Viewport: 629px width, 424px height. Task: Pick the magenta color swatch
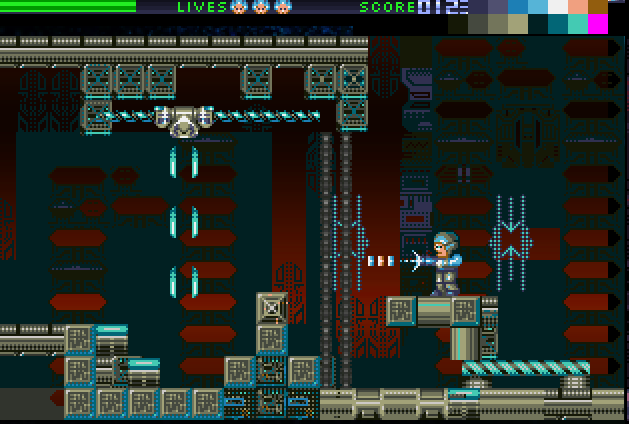coord(598,24)
